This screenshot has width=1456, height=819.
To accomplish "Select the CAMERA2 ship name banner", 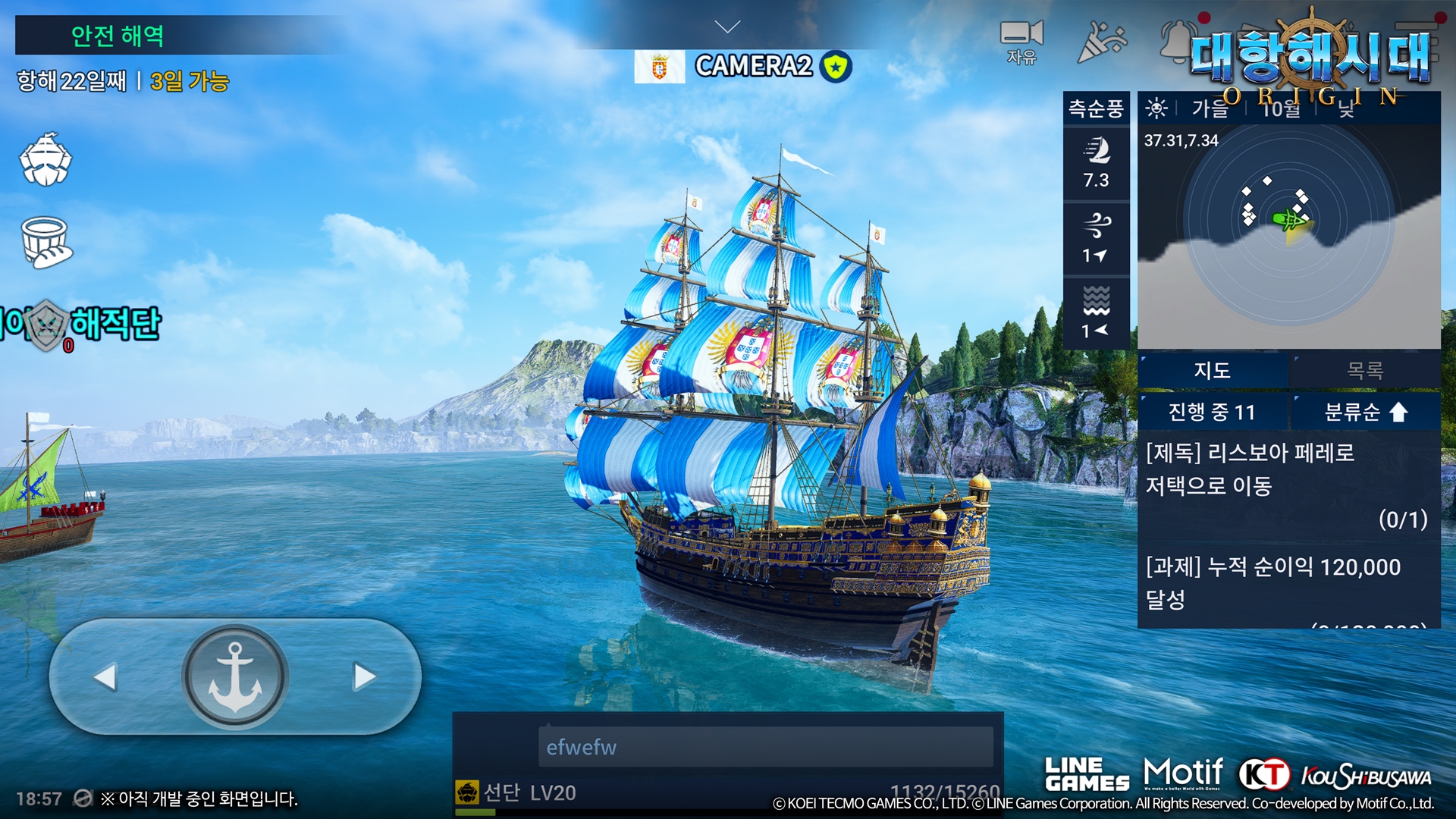I will tap(753, 67).
